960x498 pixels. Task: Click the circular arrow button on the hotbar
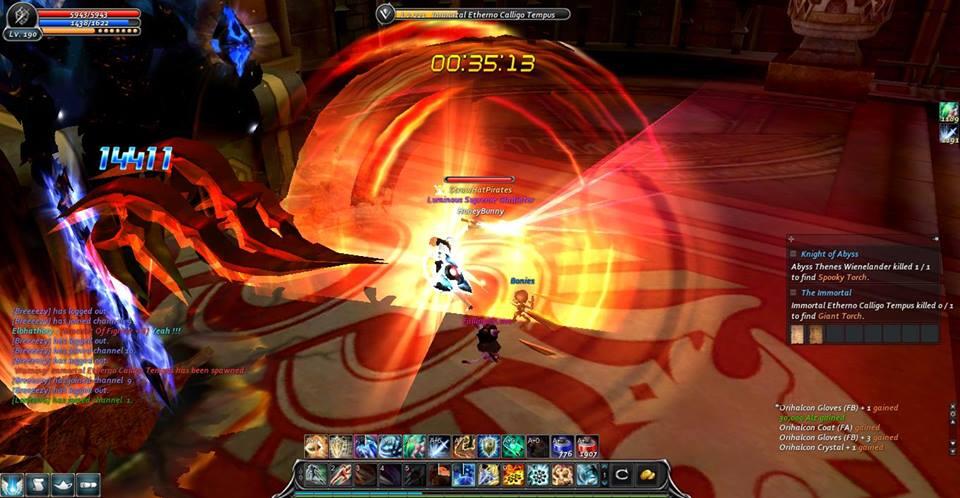[622, 474]
